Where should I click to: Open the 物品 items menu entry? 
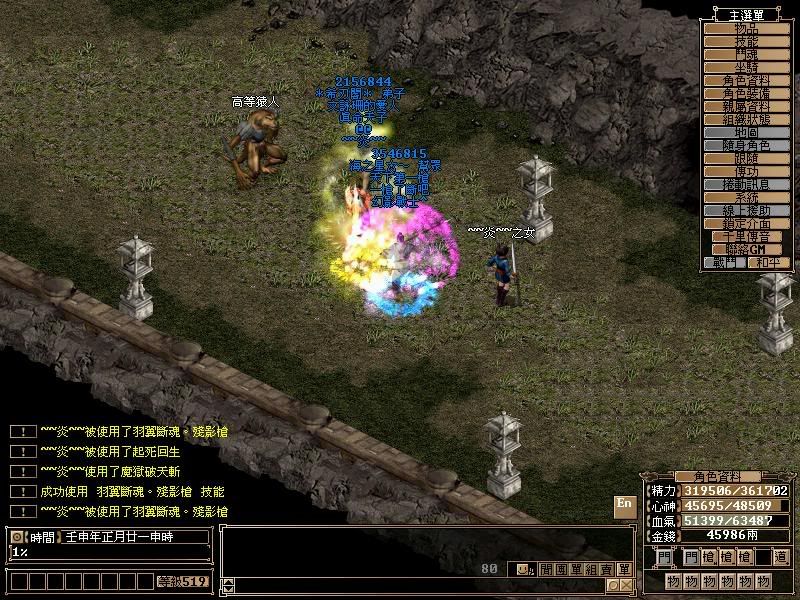click(747, 28)
